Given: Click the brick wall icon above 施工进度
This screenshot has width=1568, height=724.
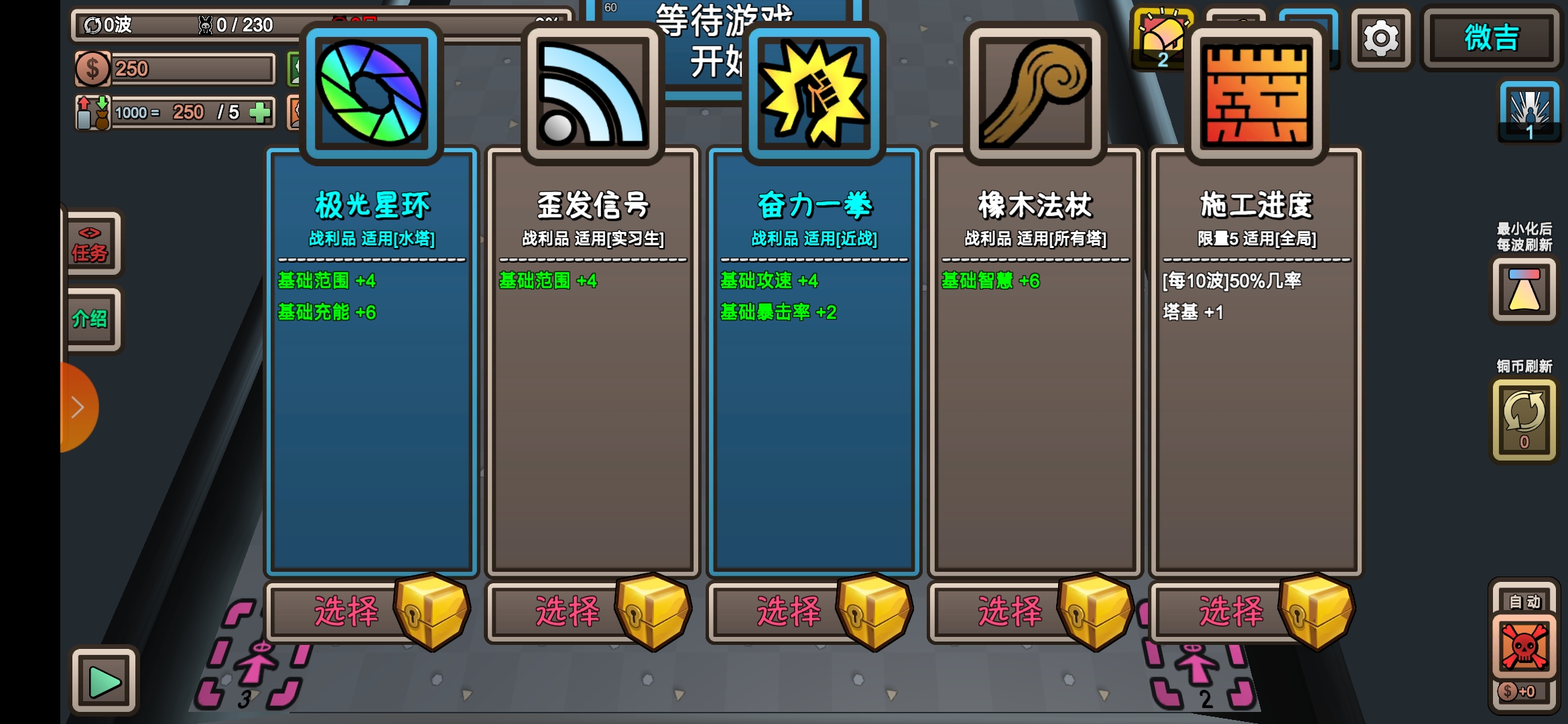Looking at the screenshot, I should [1255, 94].
